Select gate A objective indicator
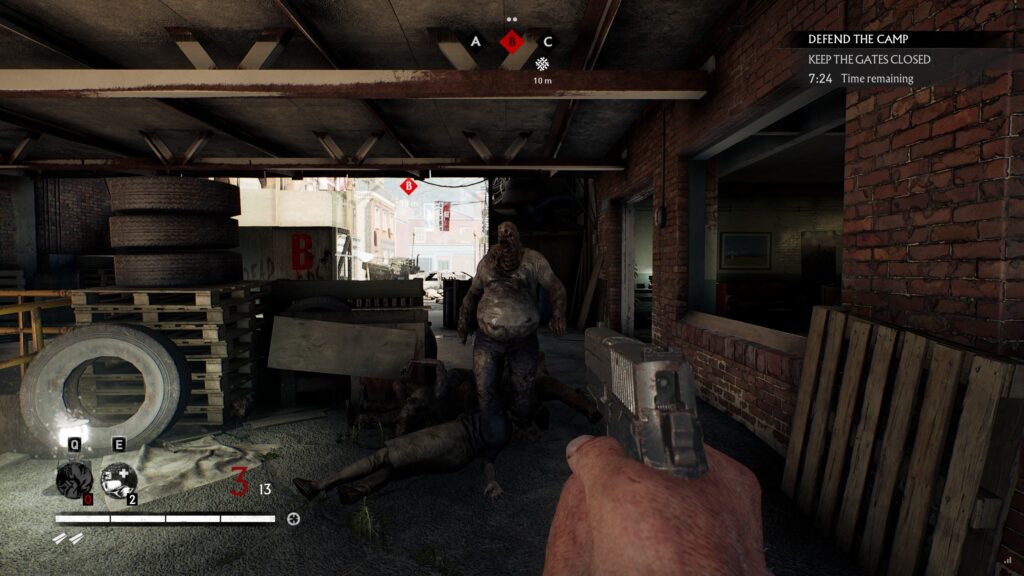 point(476,42)
